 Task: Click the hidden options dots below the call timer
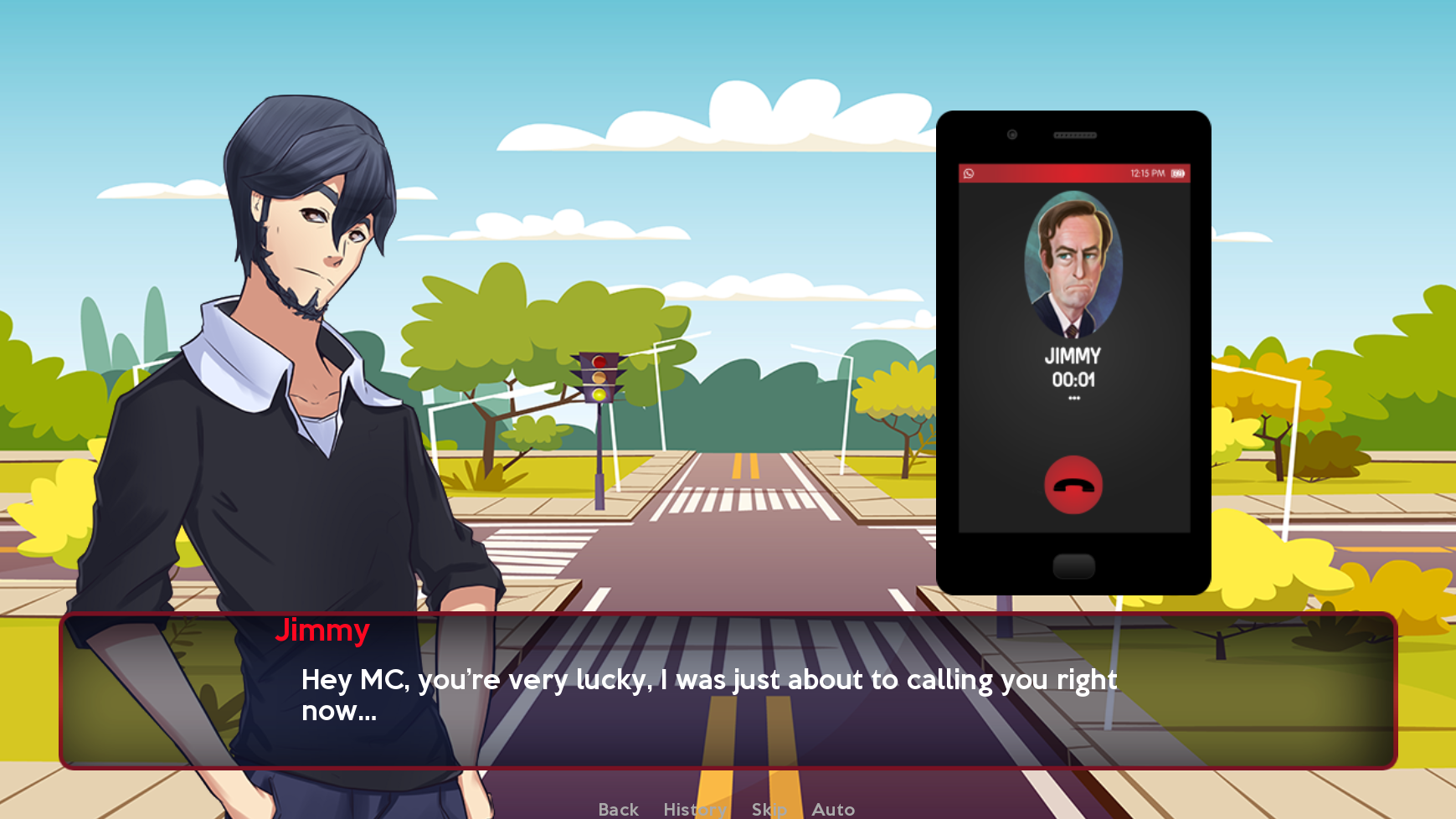(1074, 397)
